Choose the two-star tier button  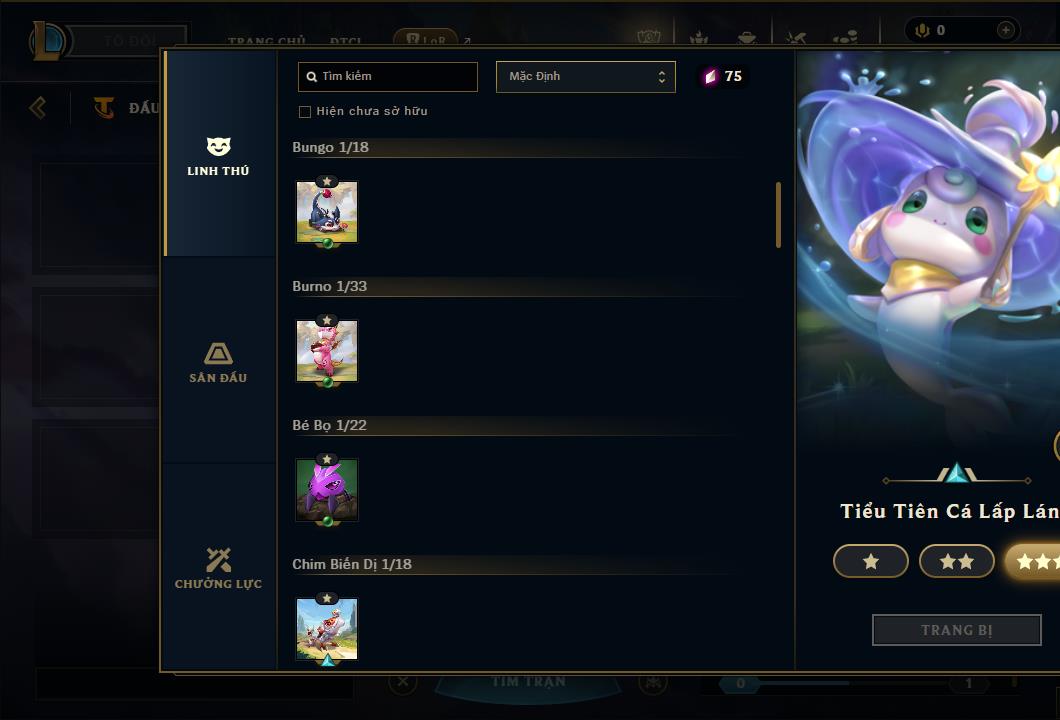(x=956, y=562)
